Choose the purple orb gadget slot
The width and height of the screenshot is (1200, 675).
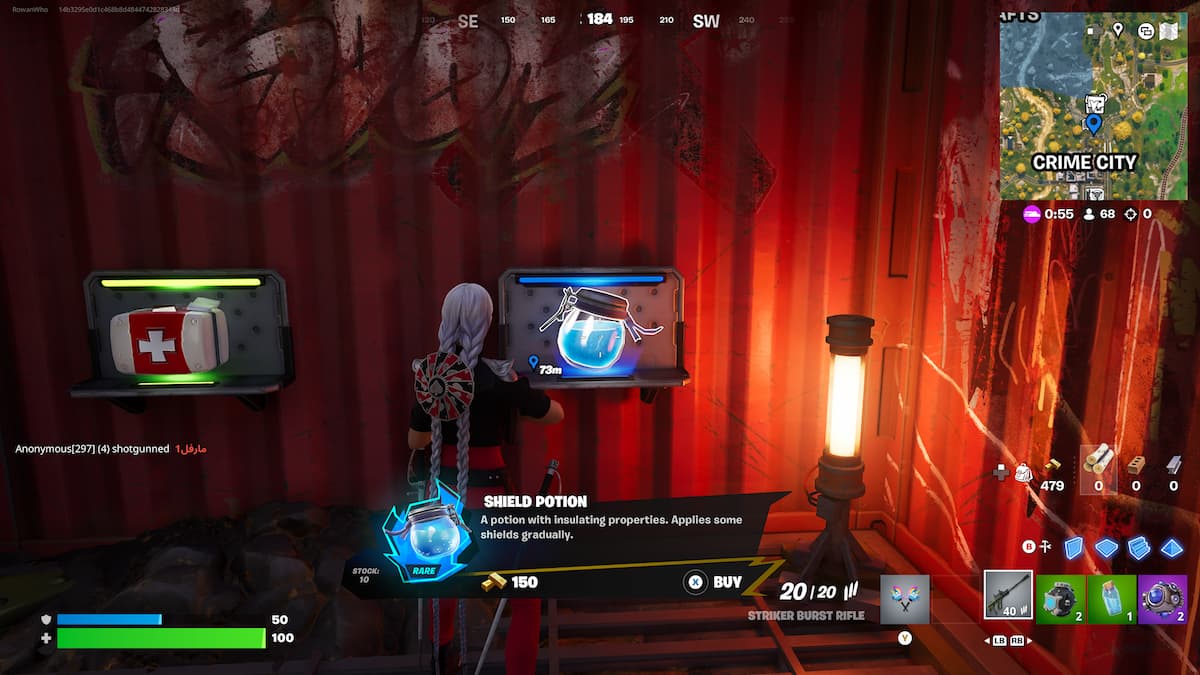(x=1162, y=599)
